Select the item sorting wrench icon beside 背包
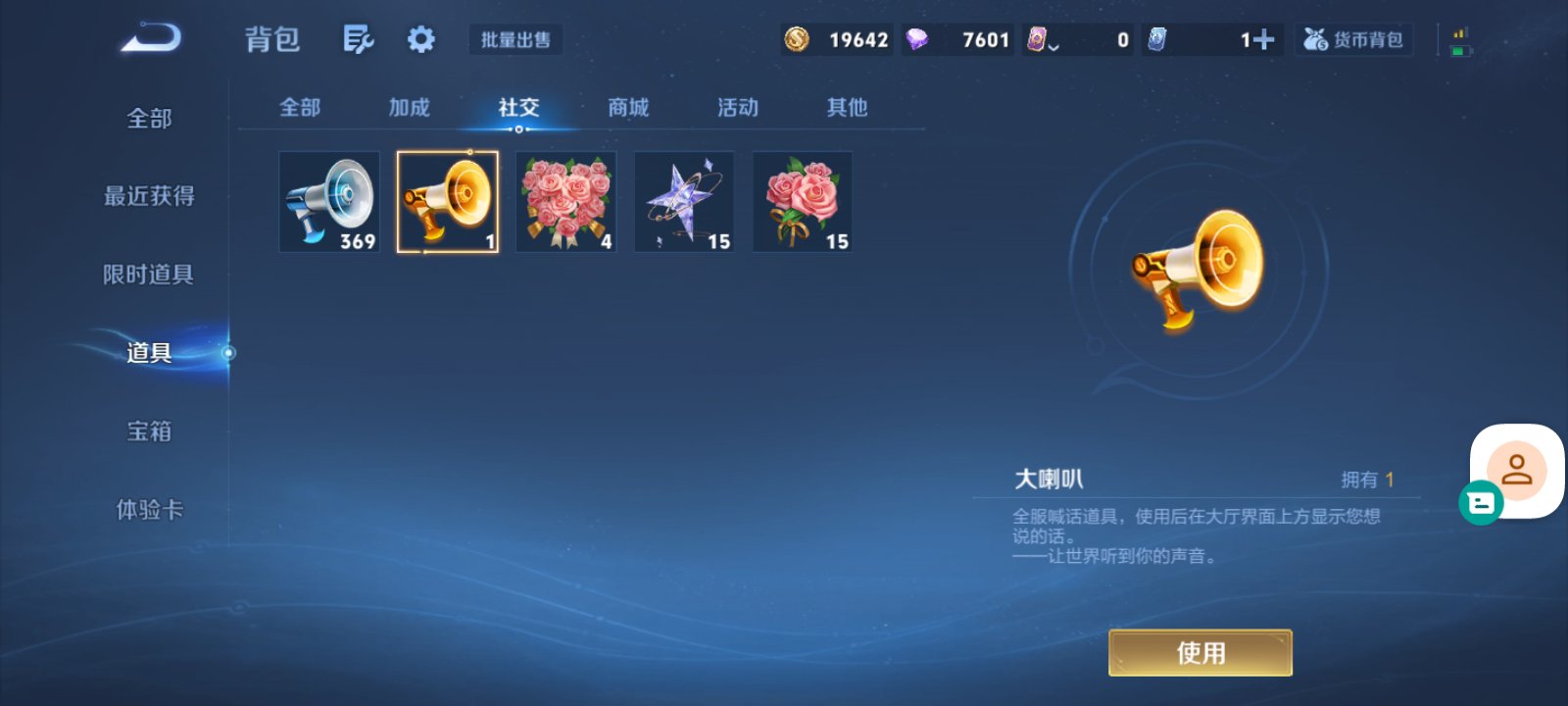The height and width of the screenshot is (706, 1568). pyautogui.click(x=358, y=39)
